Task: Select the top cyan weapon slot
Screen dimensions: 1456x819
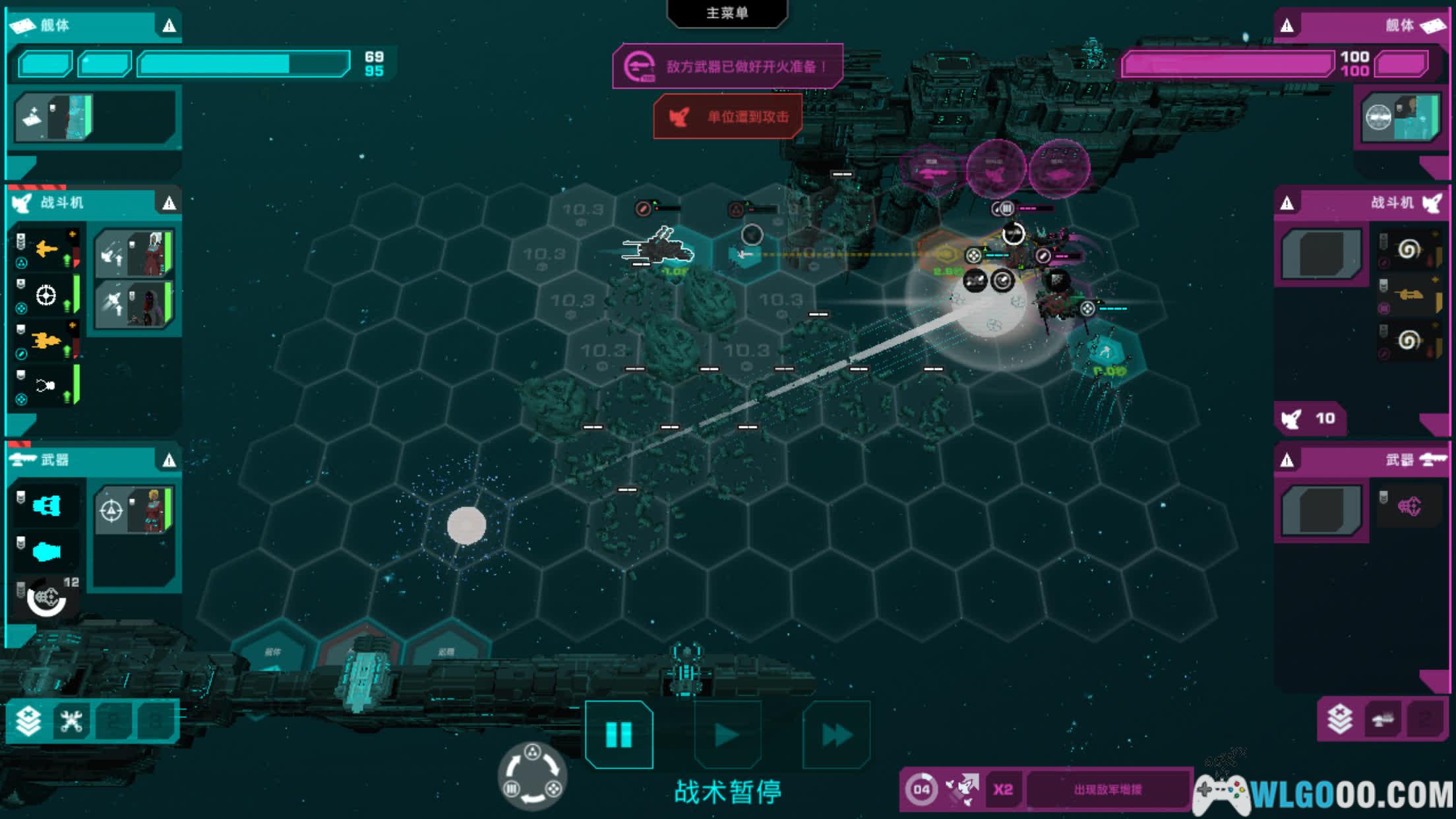Action: coord(46,506)
